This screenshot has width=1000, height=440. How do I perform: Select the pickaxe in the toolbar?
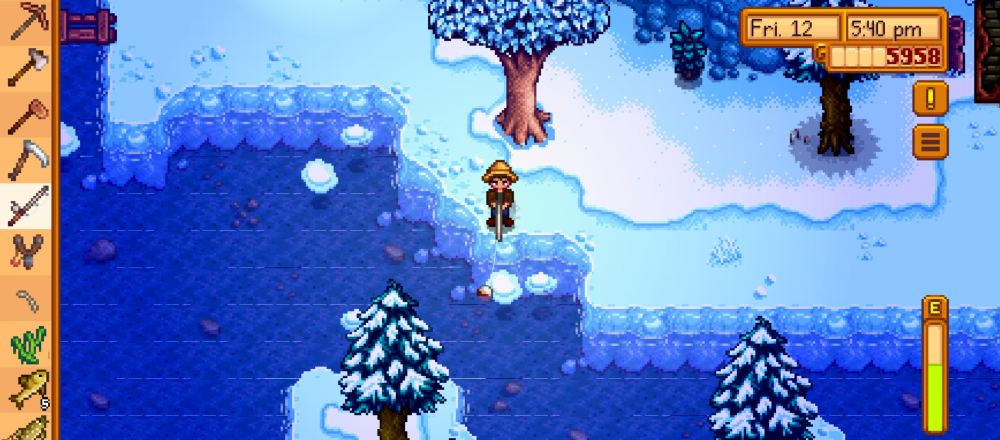[28, 22]
